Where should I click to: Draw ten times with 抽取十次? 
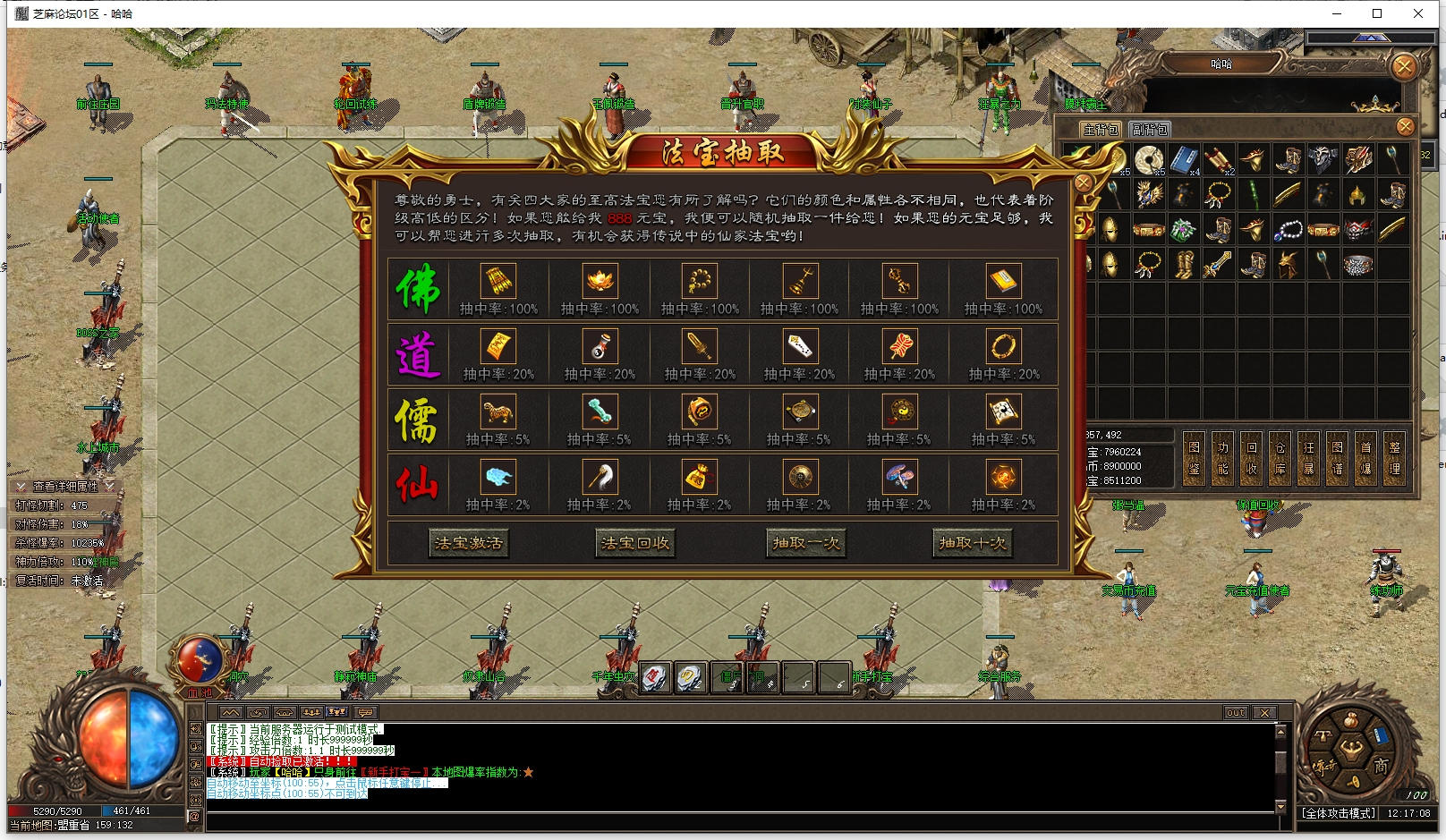[x=972, y=543]
